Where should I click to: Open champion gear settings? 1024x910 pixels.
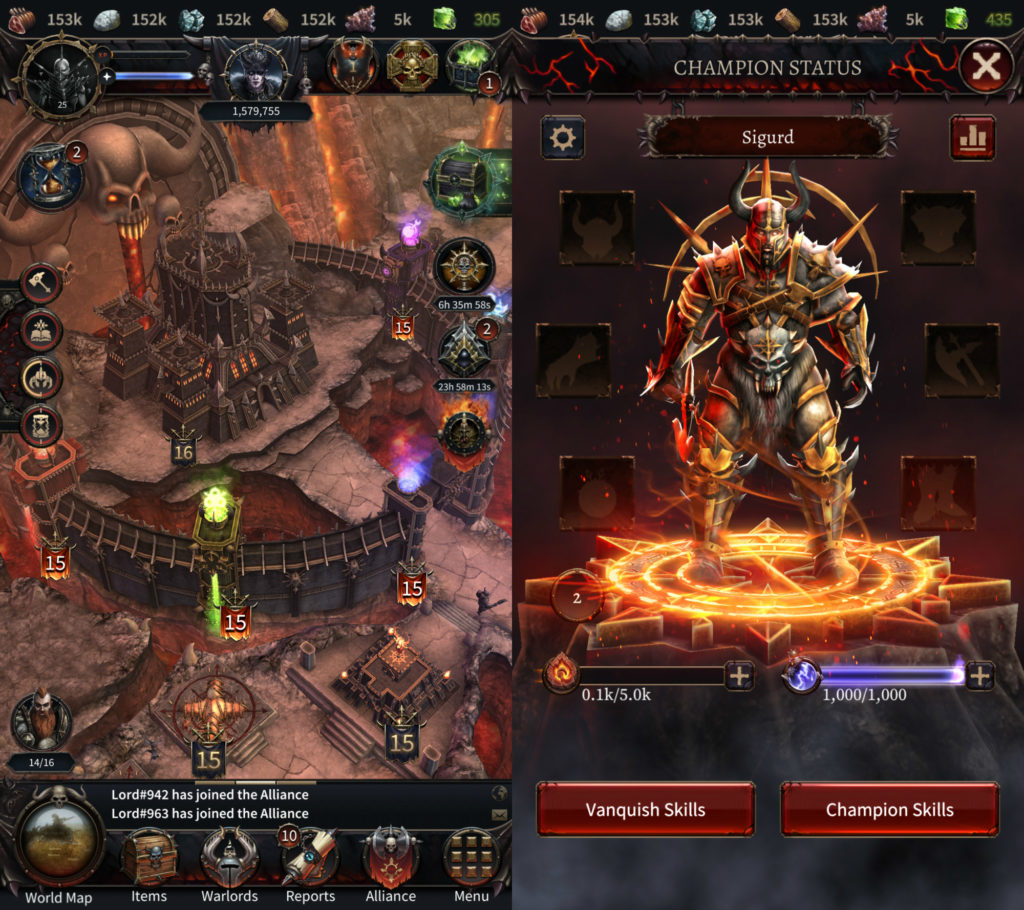pyautogui.click(x=563, y=138)
